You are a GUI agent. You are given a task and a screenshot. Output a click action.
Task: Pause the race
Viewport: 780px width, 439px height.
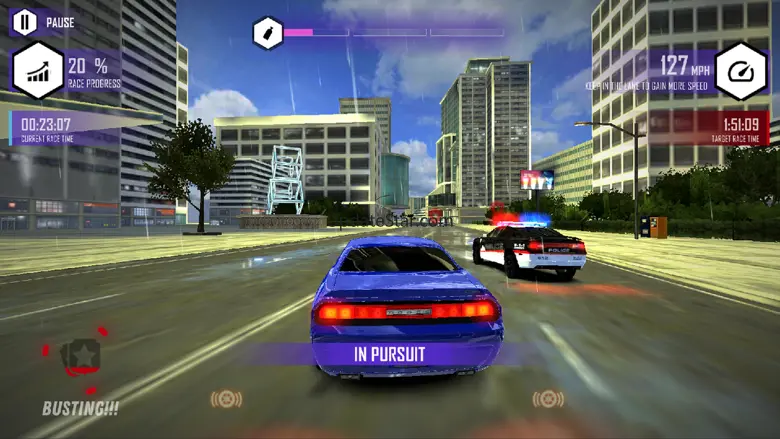pos(25,22)
